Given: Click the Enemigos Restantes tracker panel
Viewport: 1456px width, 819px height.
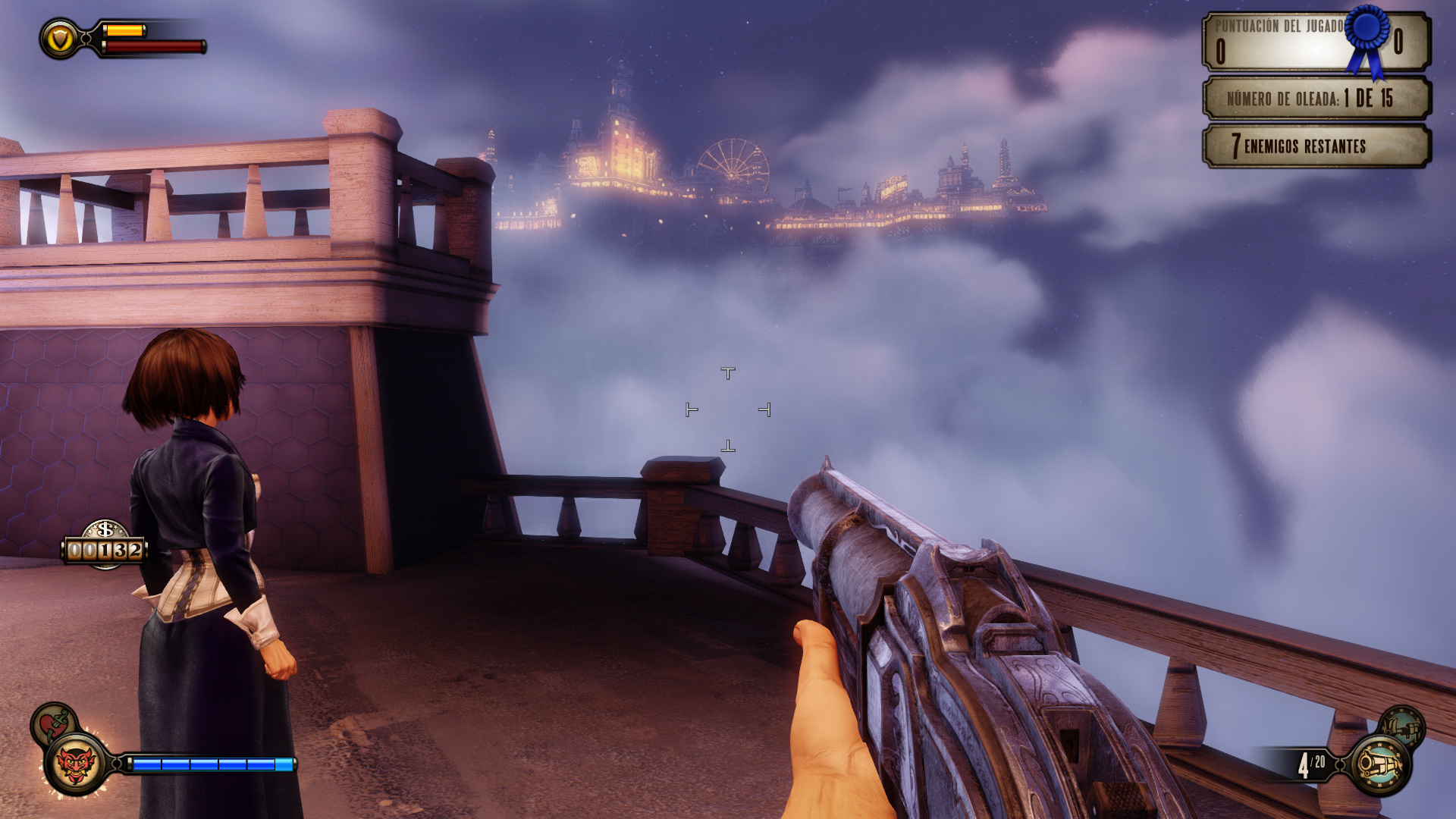Looking at the screenshot, I should click(1316, 146).
